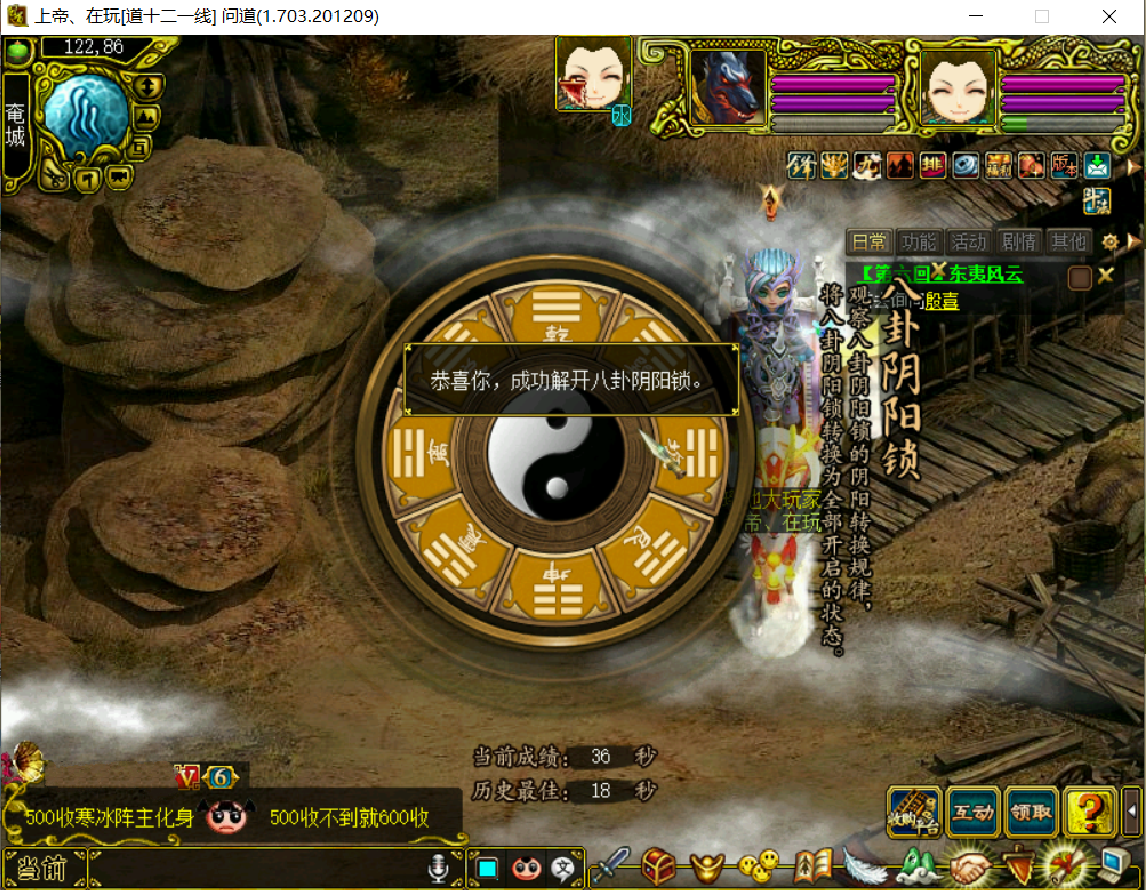Open the 收购平台 trading platform
1146x890 pixels.
pos(914,813)
